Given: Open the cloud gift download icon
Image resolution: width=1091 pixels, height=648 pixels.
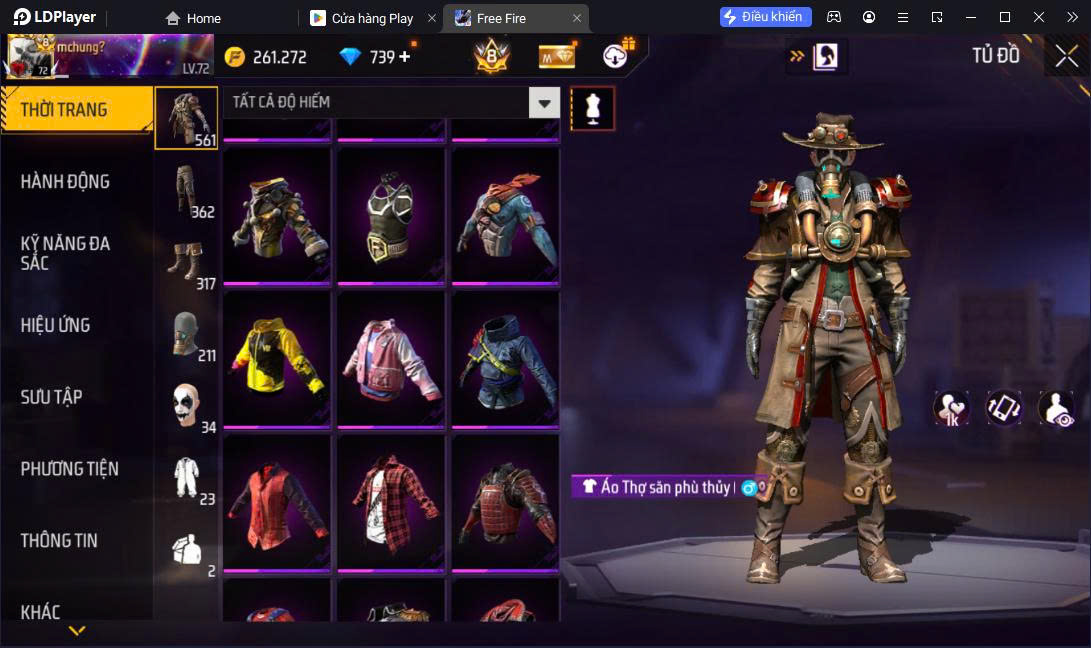Looking at the screenshot, I should tap(617, 56).
